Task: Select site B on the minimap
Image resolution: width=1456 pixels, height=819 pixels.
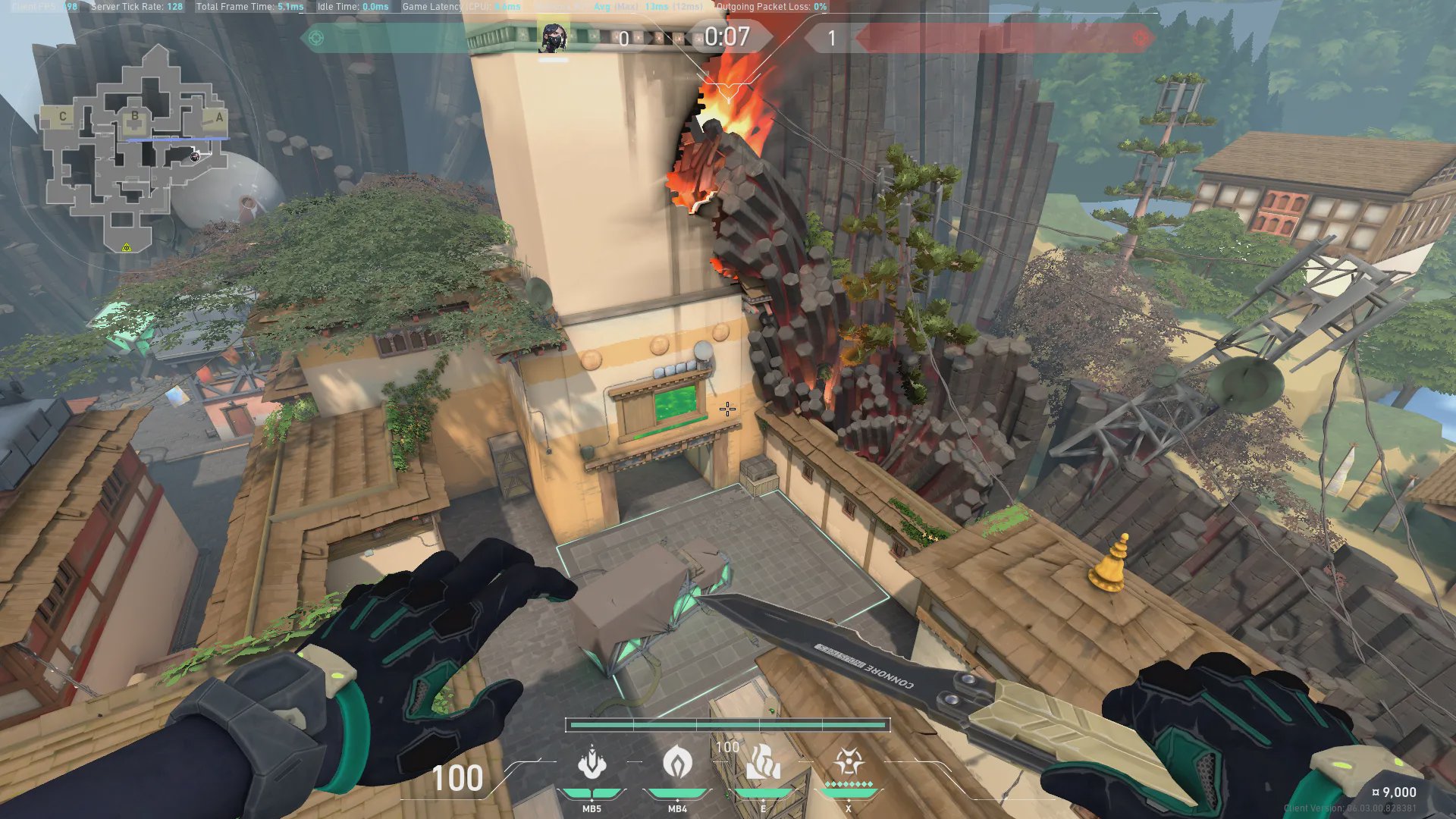Action: 135,116
